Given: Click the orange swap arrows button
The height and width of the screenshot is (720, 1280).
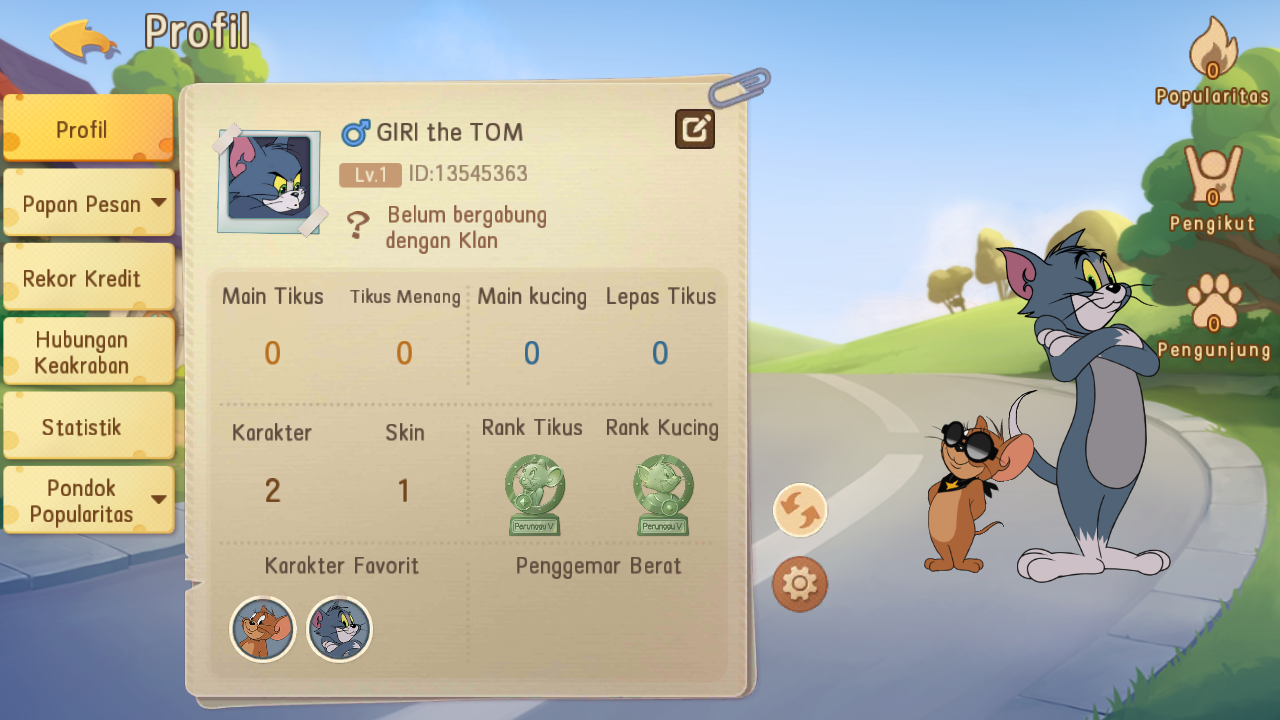Looking at the screenshot, I should click(800, 510).
